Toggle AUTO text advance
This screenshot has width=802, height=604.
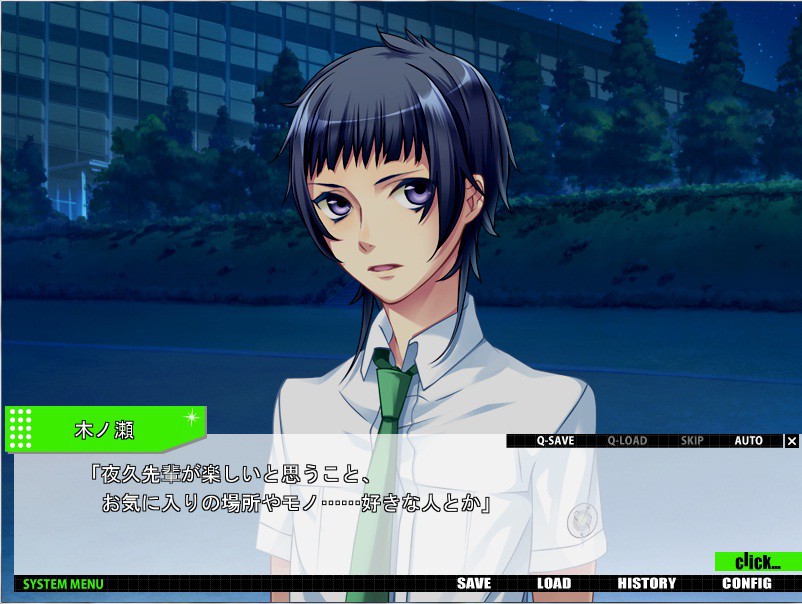[748, 441]
